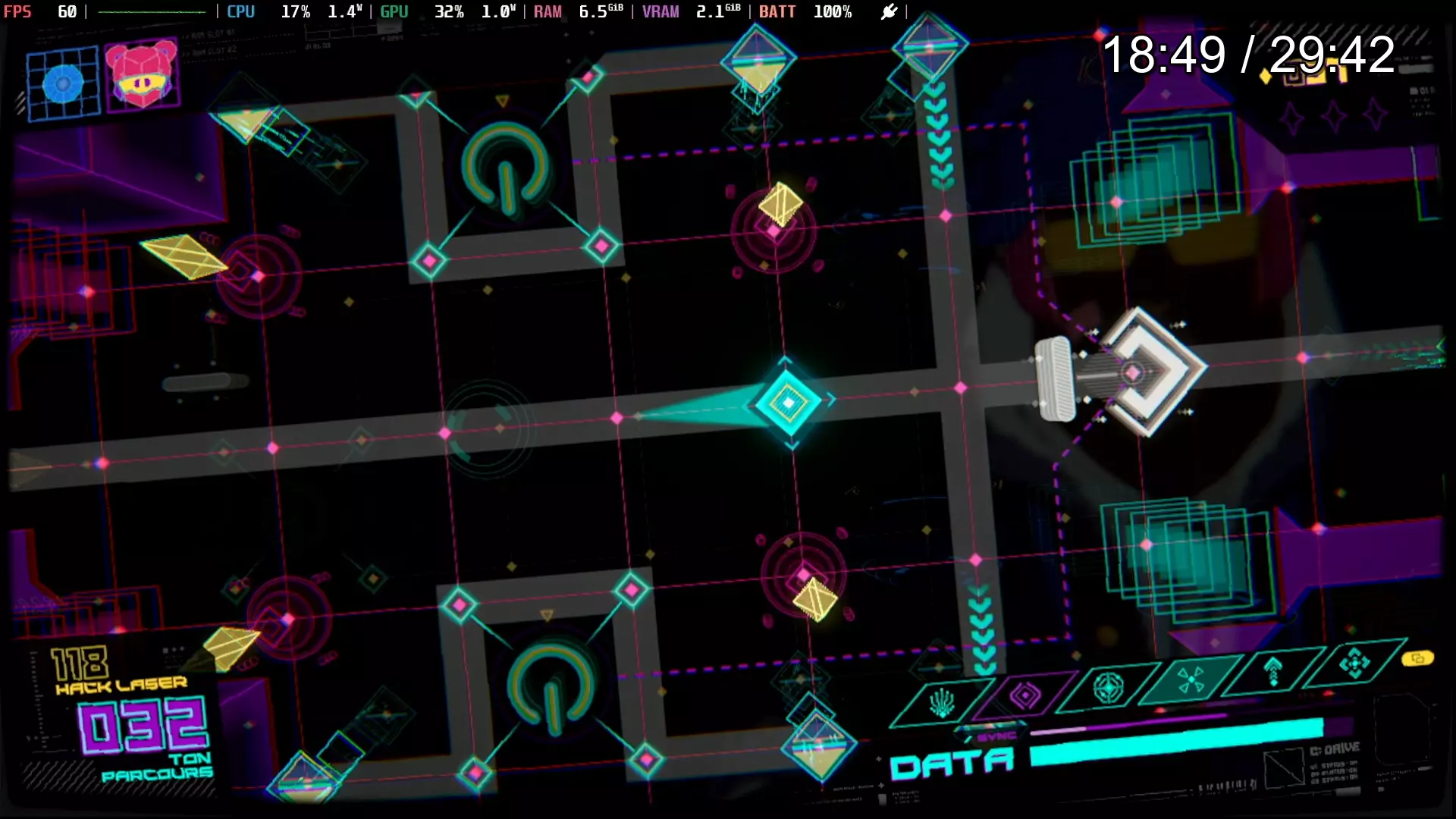
Task: Select the highlighted four-triangle ability slot
Action: coord(1191,679)
